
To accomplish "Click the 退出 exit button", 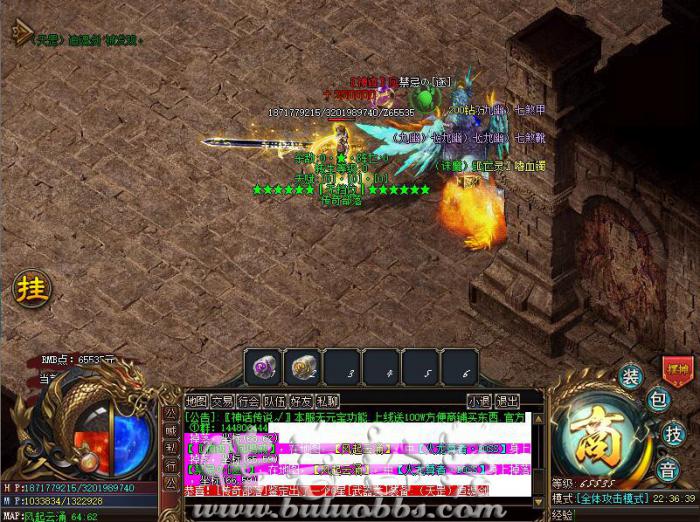I will click(508, 401).
